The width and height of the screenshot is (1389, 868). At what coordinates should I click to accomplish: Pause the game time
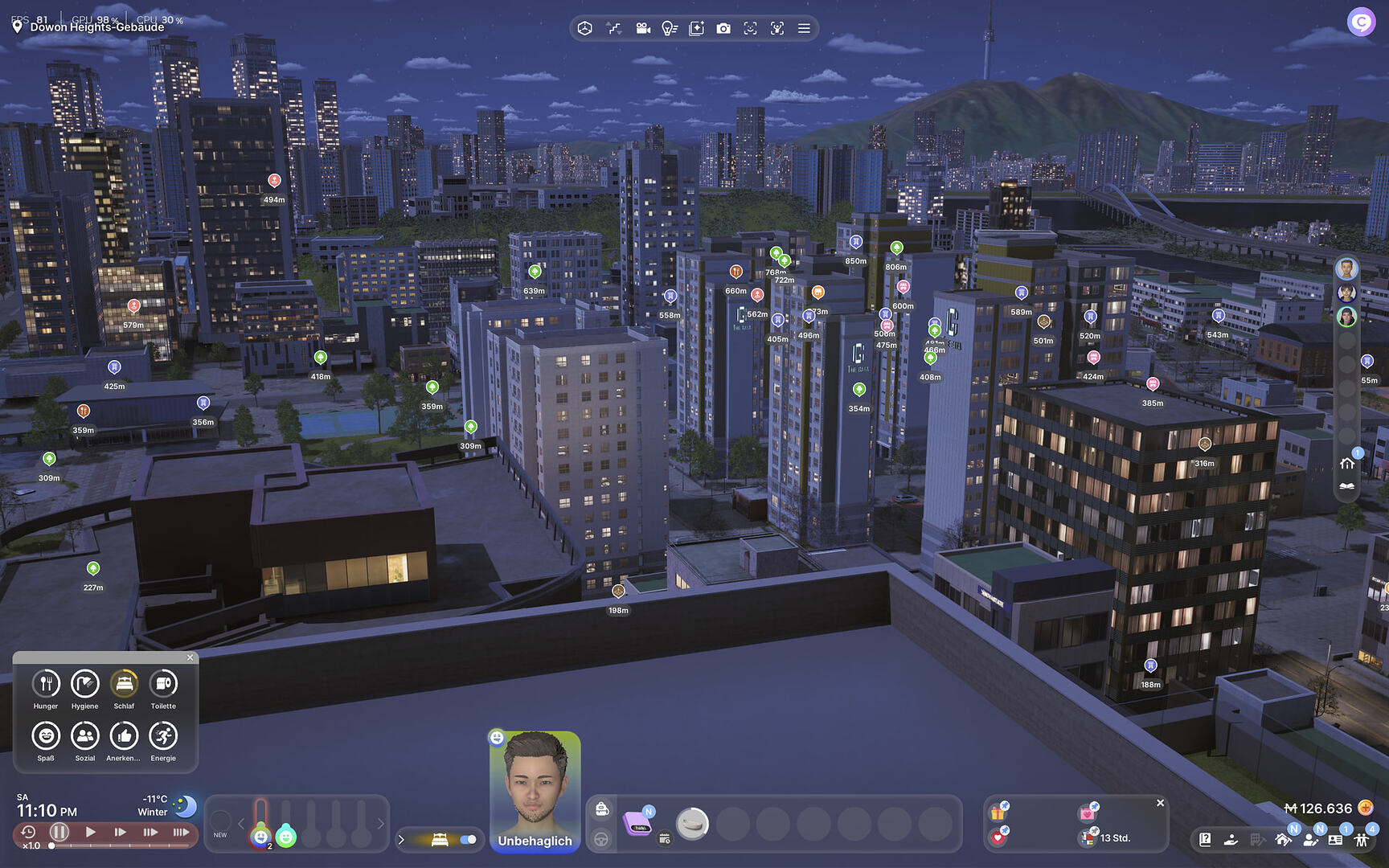tap(59, 832)
